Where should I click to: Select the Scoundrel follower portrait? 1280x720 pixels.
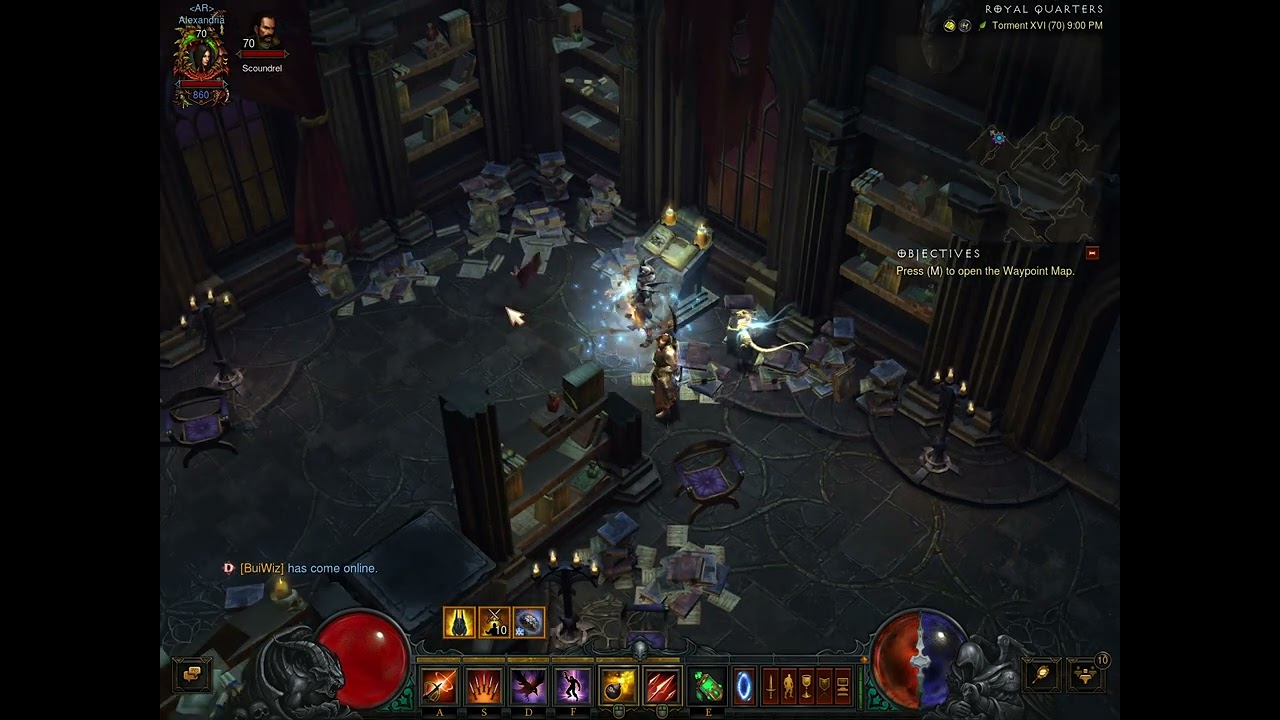pyautogui.click(x=264, y=34)
